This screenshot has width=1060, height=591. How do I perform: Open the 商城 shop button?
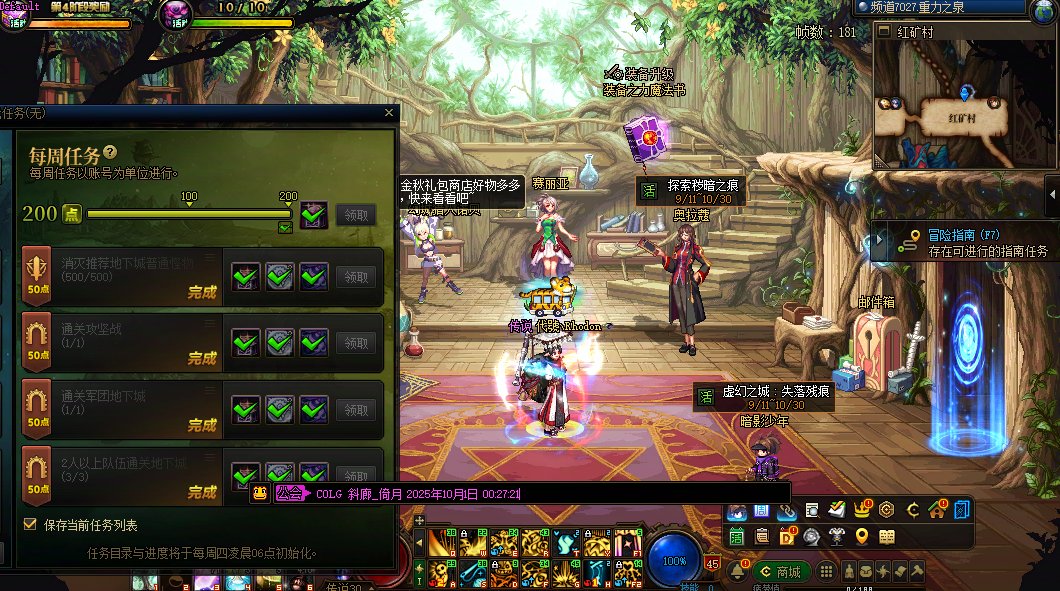[x=781, y=572]
